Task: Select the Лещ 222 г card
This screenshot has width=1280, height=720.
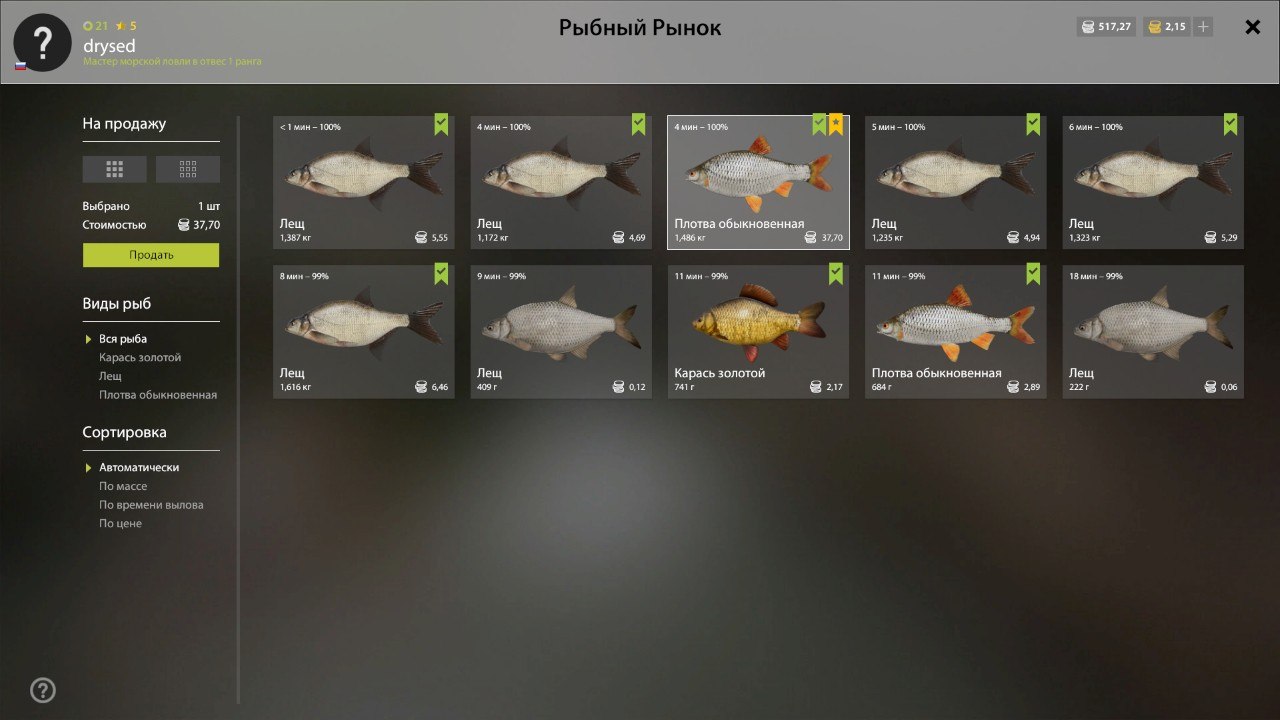Action: [1153, 331]
